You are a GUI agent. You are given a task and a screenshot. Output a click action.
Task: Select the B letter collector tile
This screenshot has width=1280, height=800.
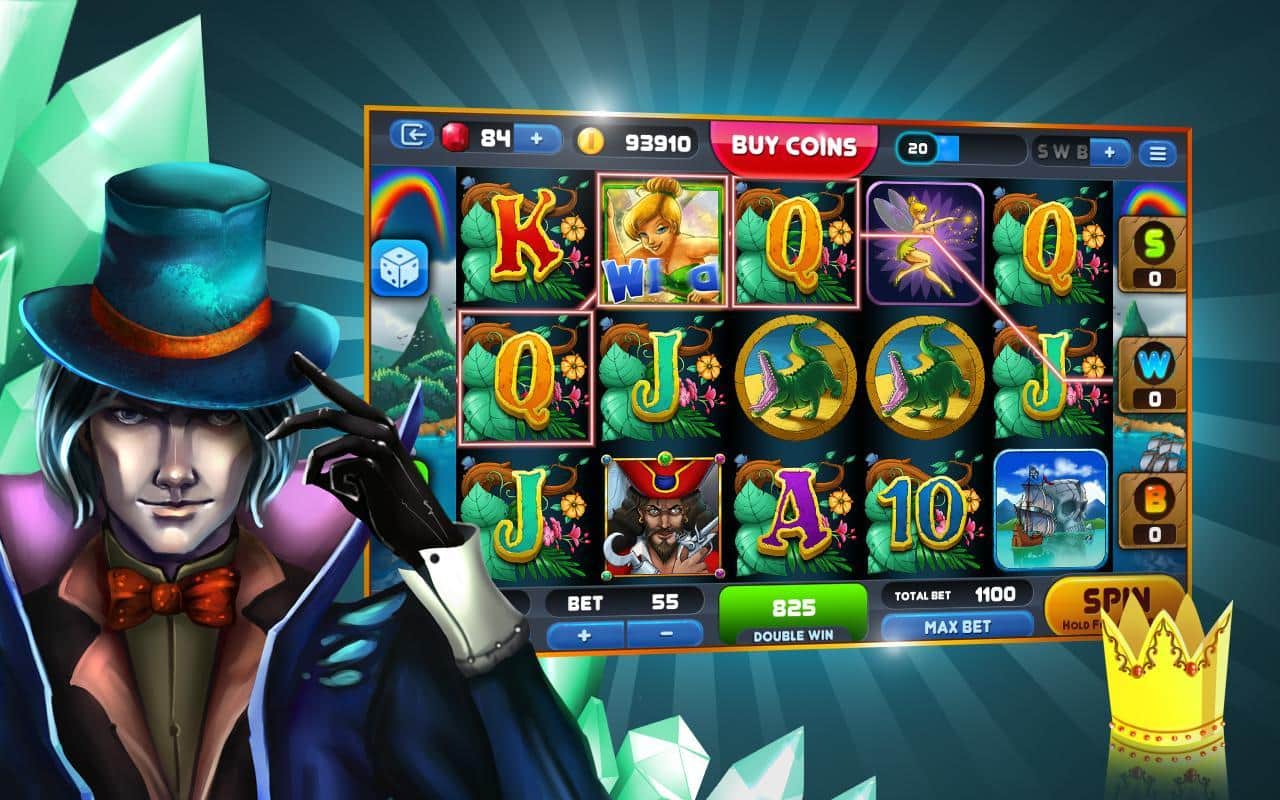(1154, 510)
